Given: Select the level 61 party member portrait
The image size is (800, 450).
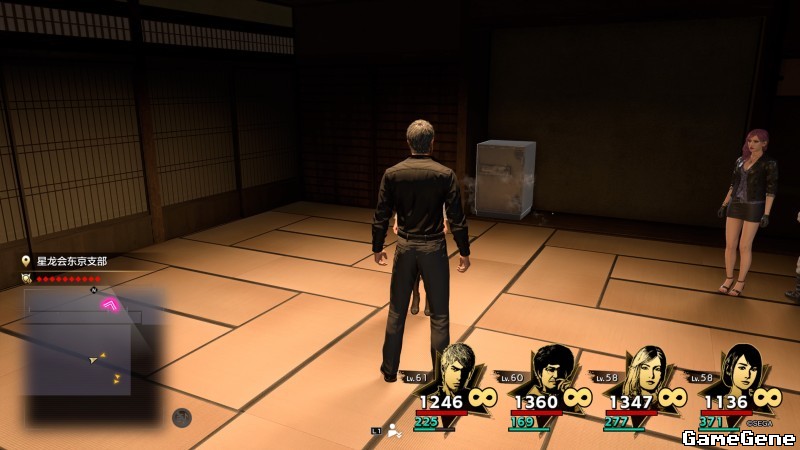Looking at the screenshot, I should click(458, 368).
